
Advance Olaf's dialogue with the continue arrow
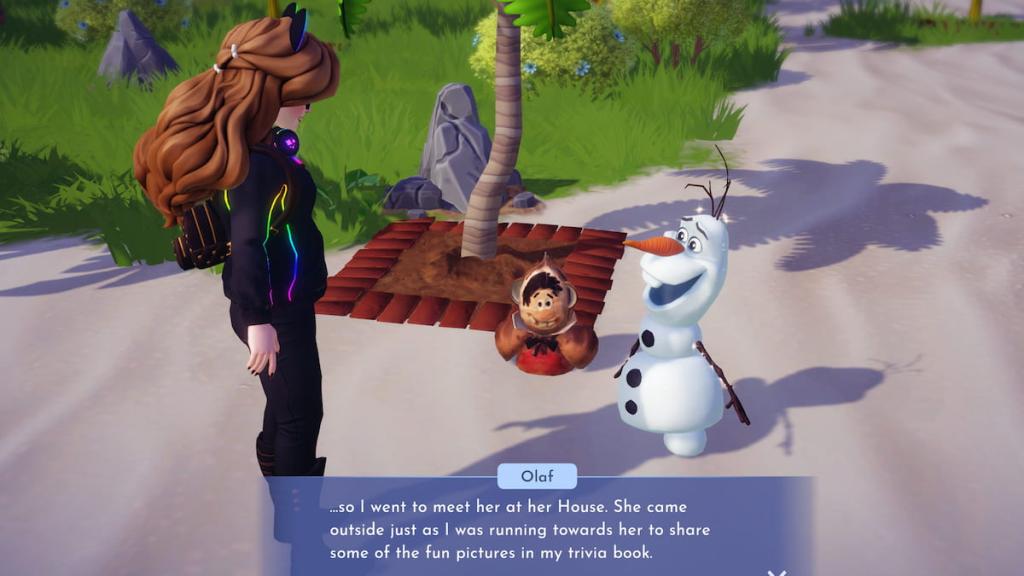click(776, 572)
